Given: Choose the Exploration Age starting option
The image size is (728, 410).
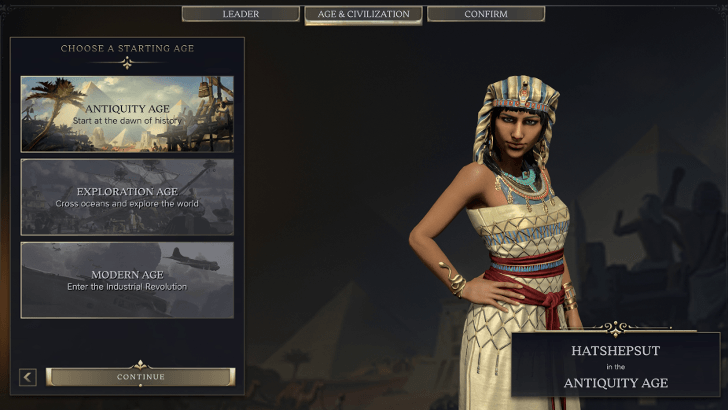Looking at the screenshot, I should 127,197.
